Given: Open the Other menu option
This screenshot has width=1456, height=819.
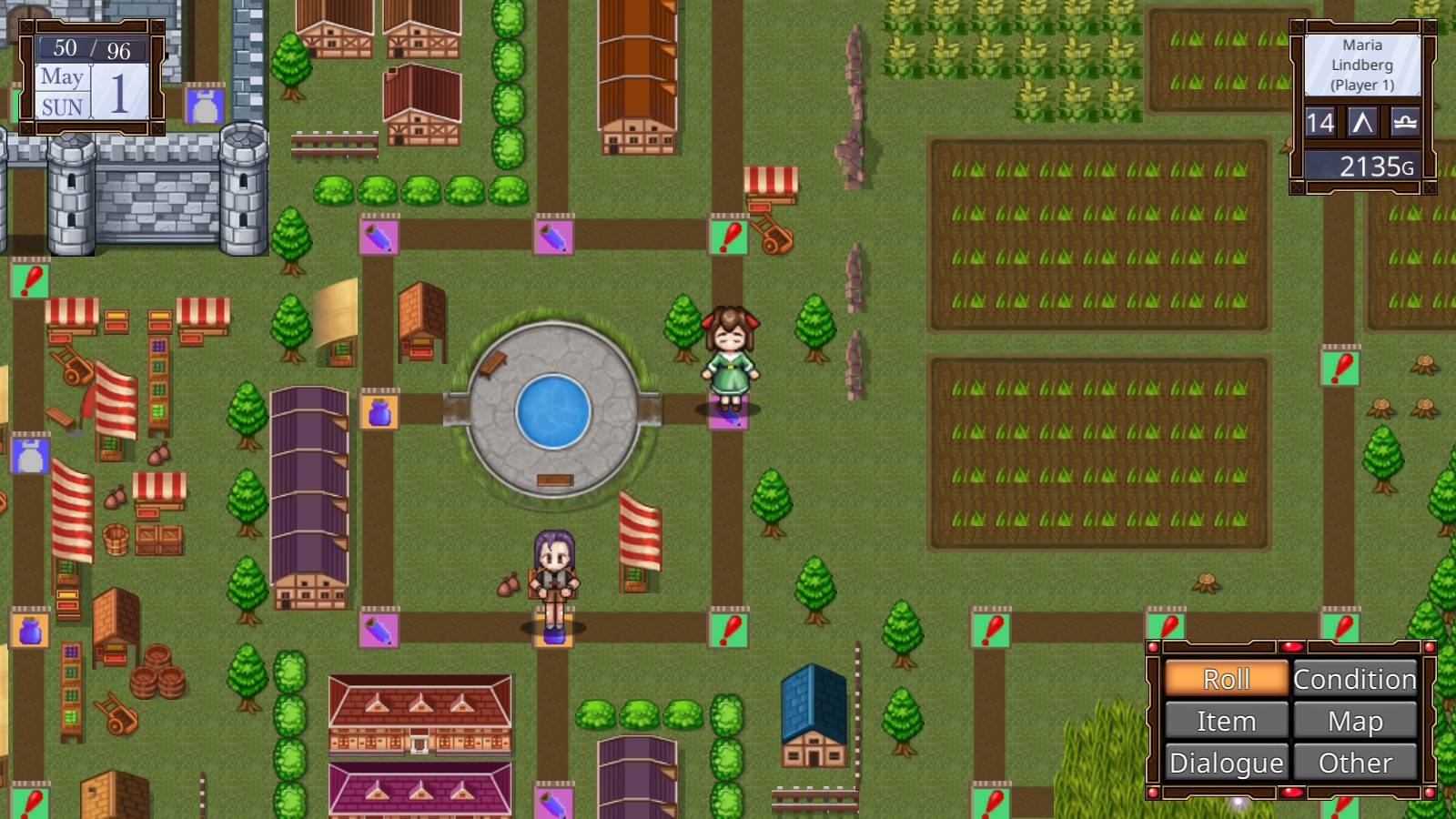Looking at the screenshot, I should click(x=1355, y=763).
